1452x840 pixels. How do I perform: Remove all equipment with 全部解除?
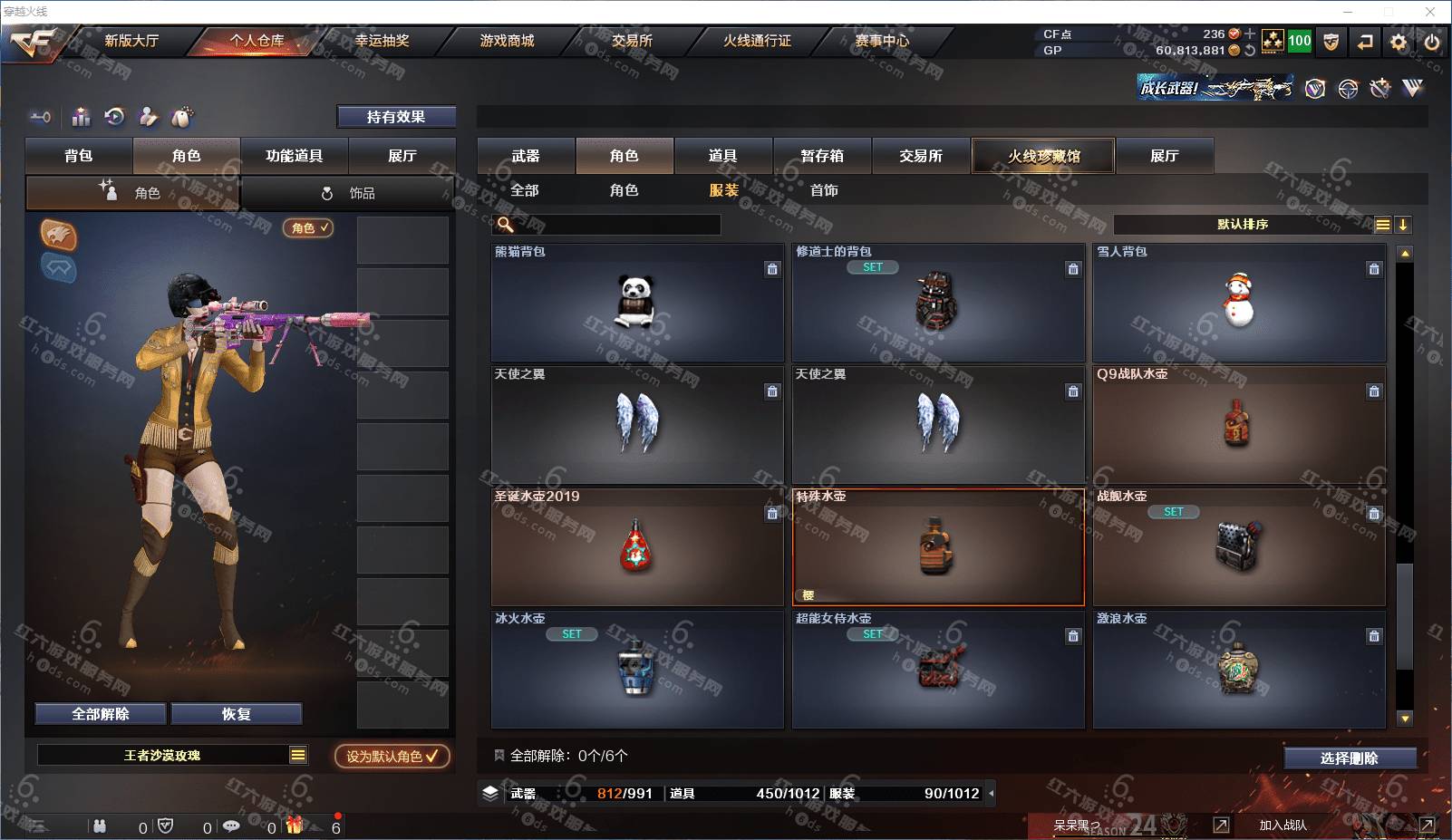pyautogui.click(x=101, y=714)
